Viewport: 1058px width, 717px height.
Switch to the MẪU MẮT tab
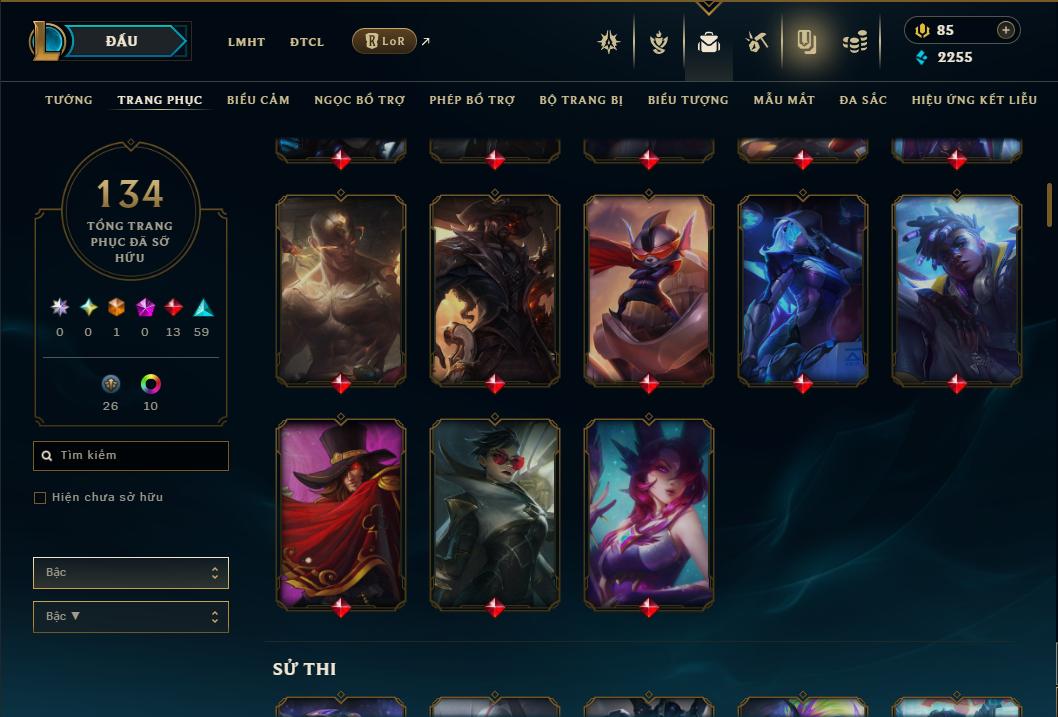point(784,100)
